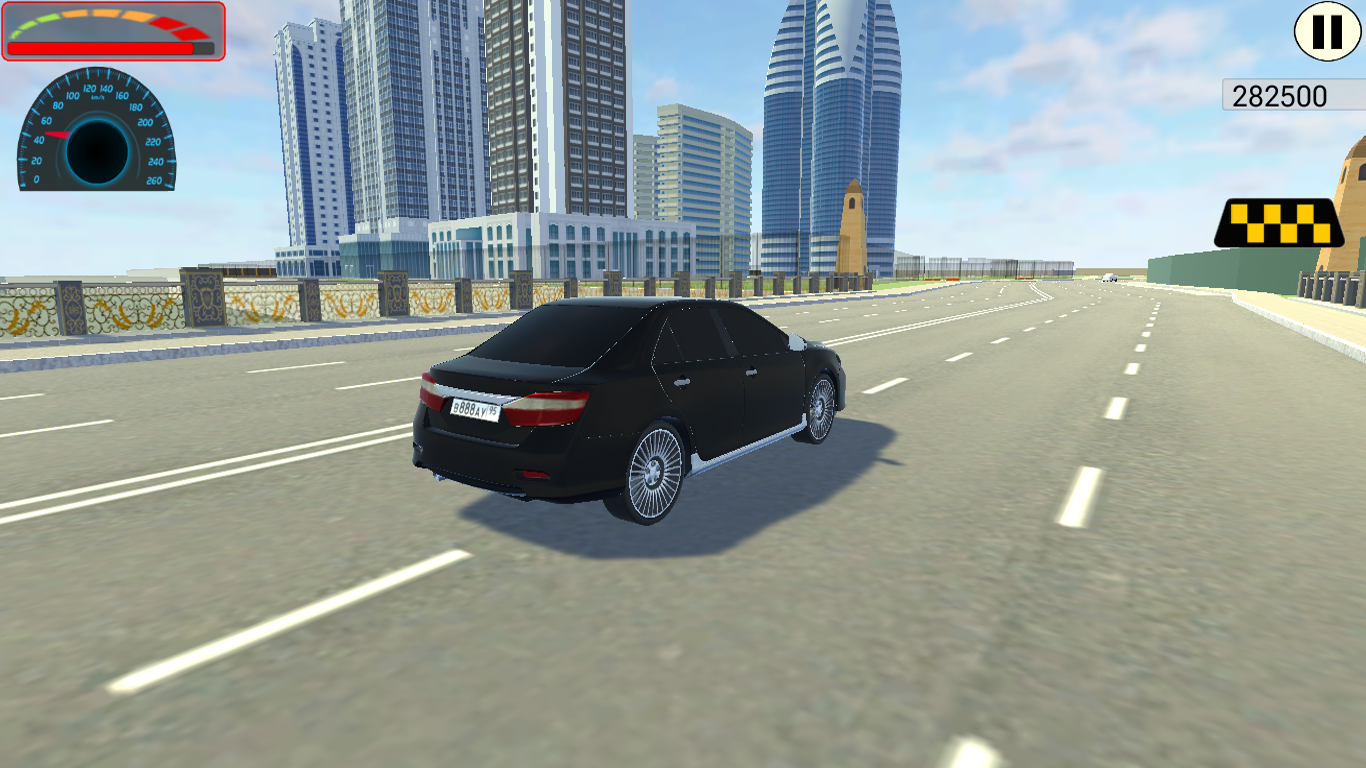Open the money display showing 282500
Image resolution: width=1366 pixels, height=768 pixels.
(1285, 95)
